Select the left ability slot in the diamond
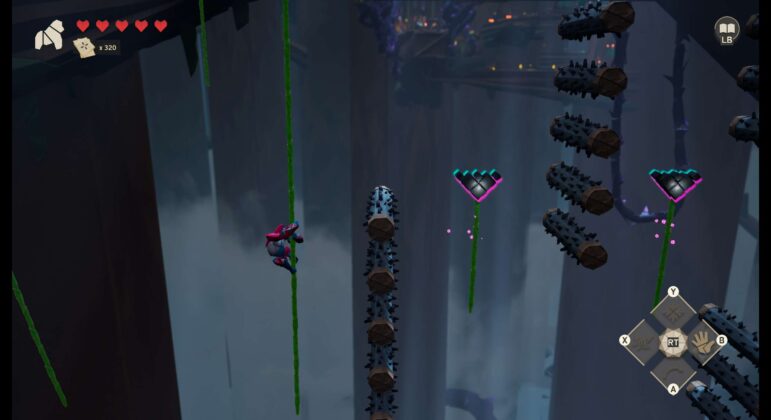Screen dimensions: 771x420 (643, 342)
